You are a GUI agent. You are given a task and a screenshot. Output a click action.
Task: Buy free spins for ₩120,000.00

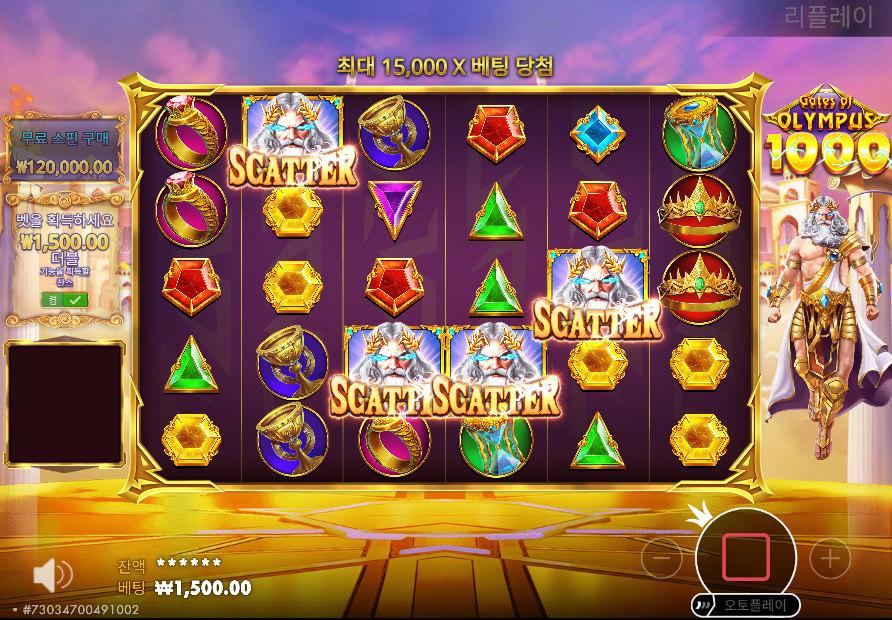coord(65,152)
